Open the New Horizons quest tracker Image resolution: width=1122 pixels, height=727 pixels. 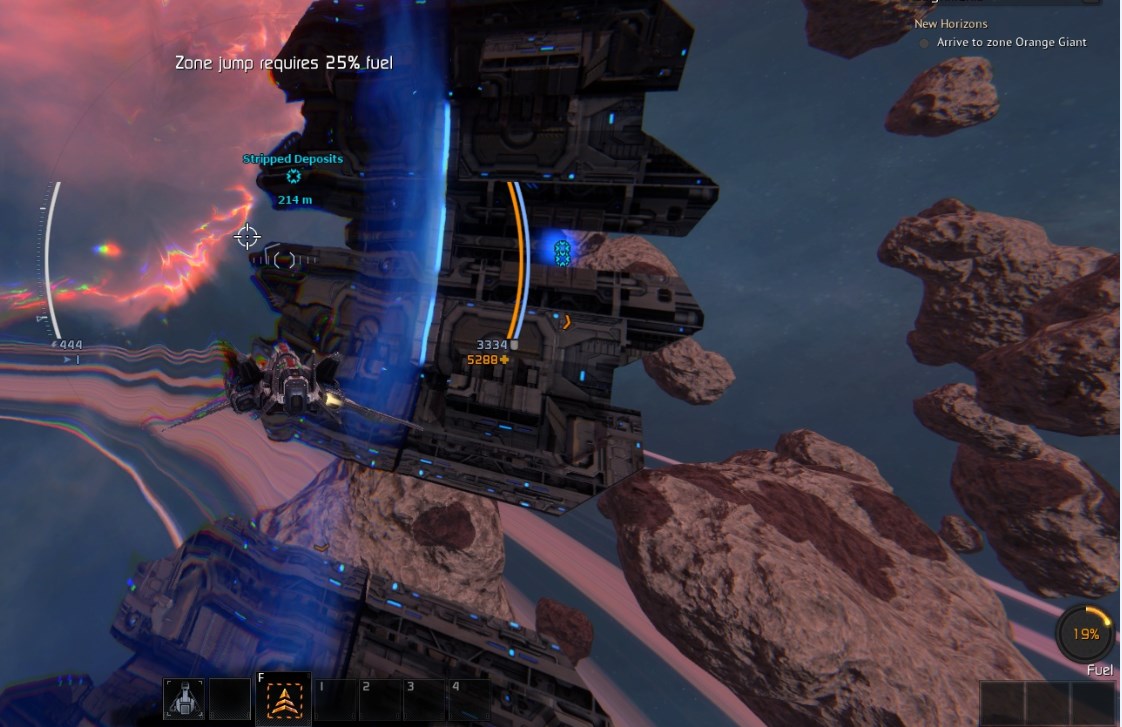point(950,24)
